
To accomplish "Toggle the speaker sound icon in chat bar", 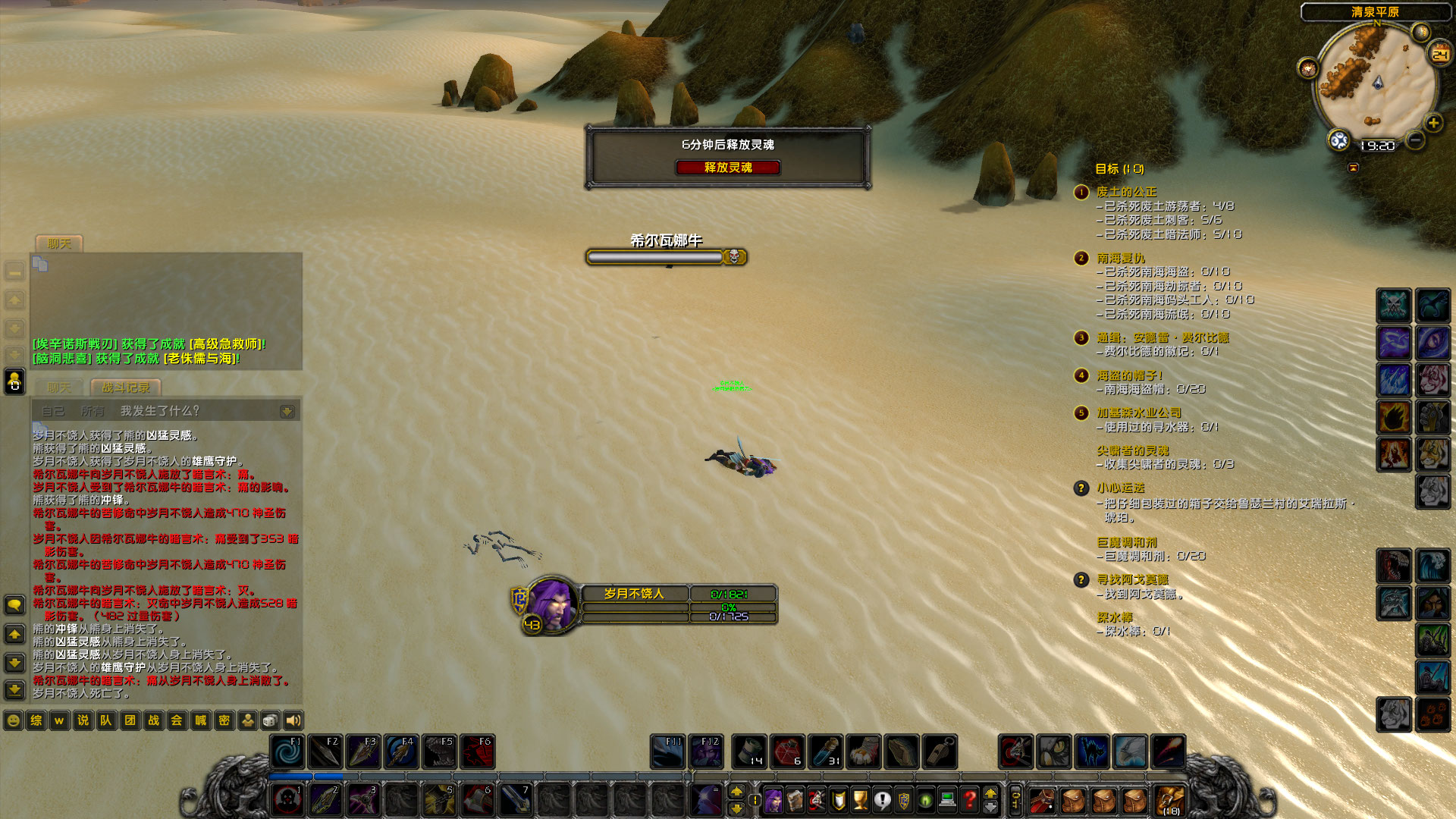I will pos(292,720).
